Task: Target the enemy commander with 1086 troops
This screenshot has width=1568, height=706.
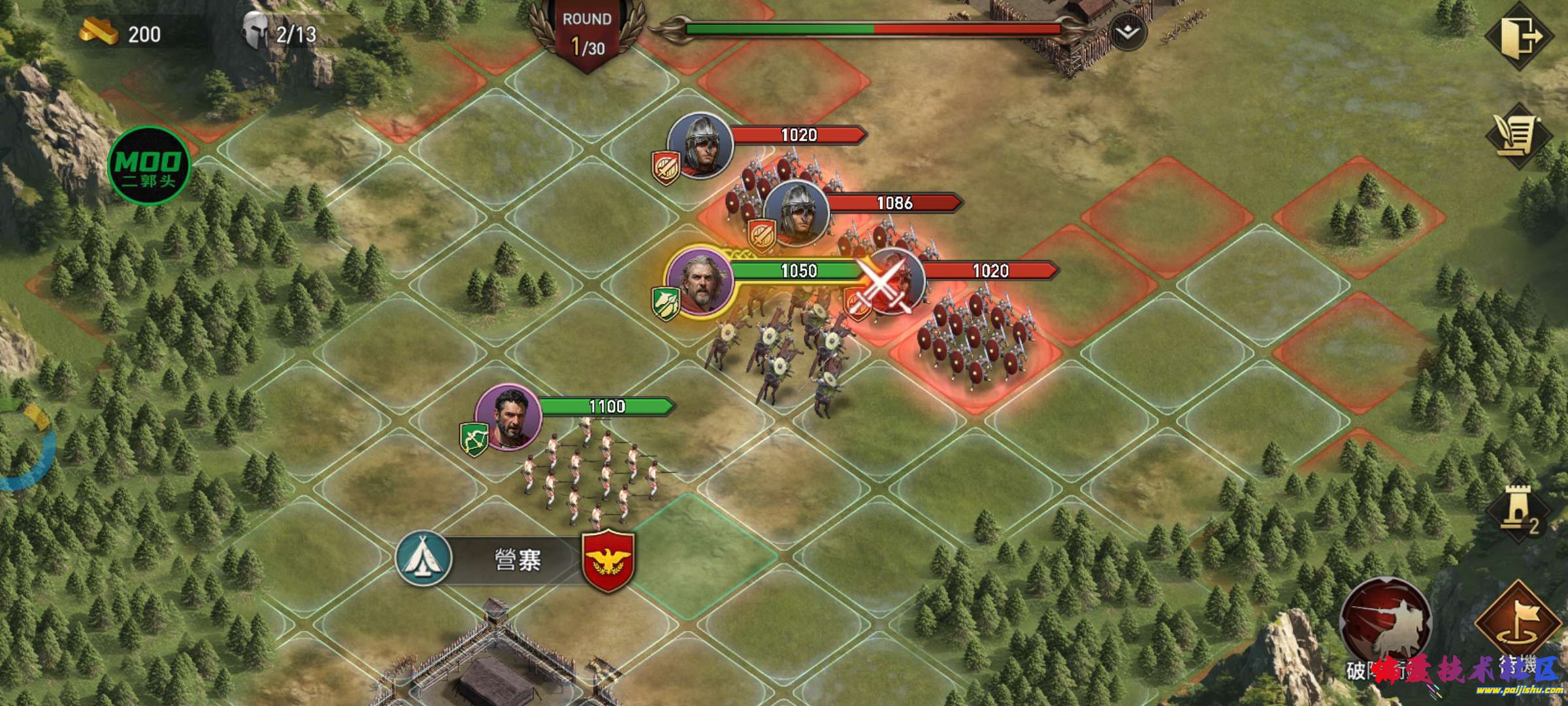Action: pos(796,214)
